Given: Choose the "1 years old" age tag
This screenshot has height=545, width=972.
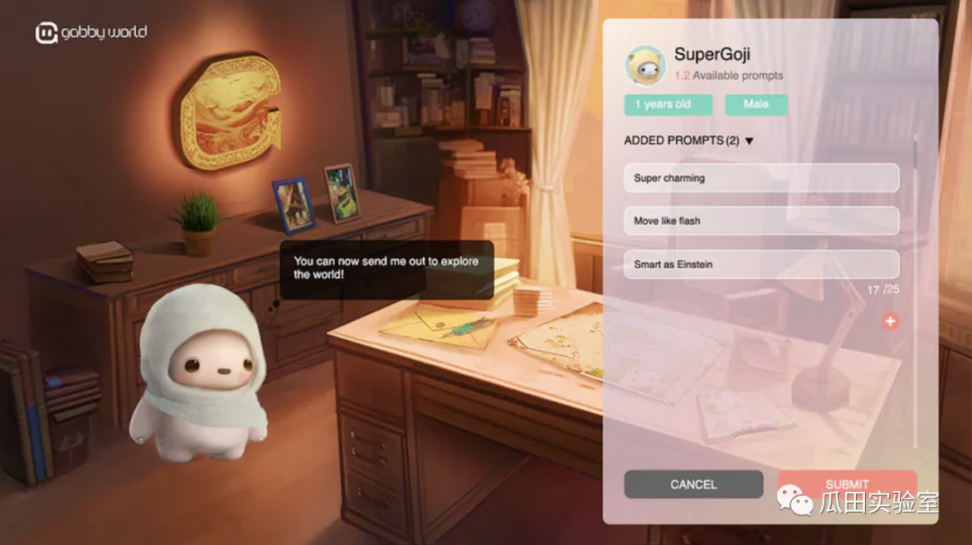Looking at the screenshot, I should [668, 105].
